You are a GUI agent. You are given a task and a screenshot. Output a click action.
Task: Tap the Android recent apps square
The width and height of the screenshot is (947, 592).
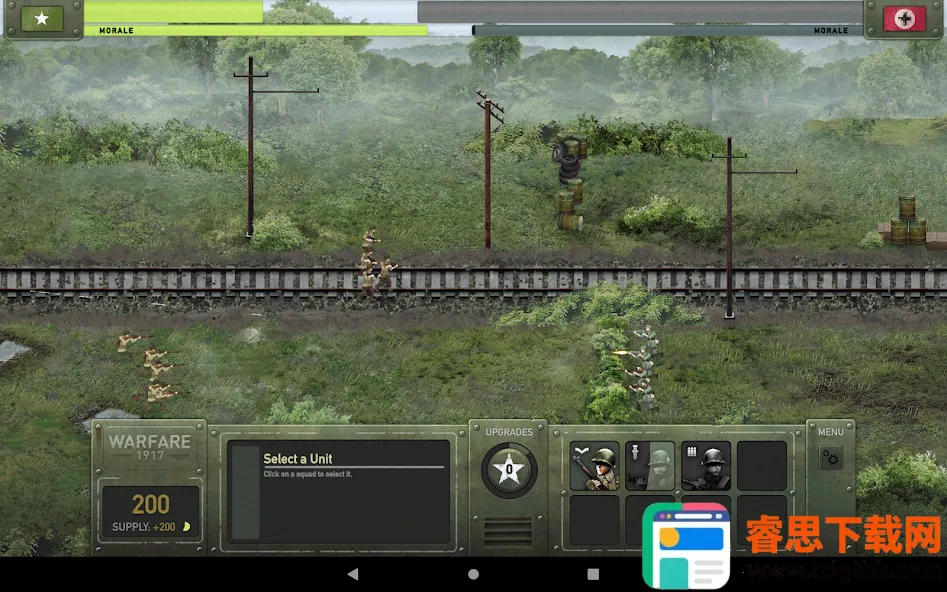coord(593,574)
